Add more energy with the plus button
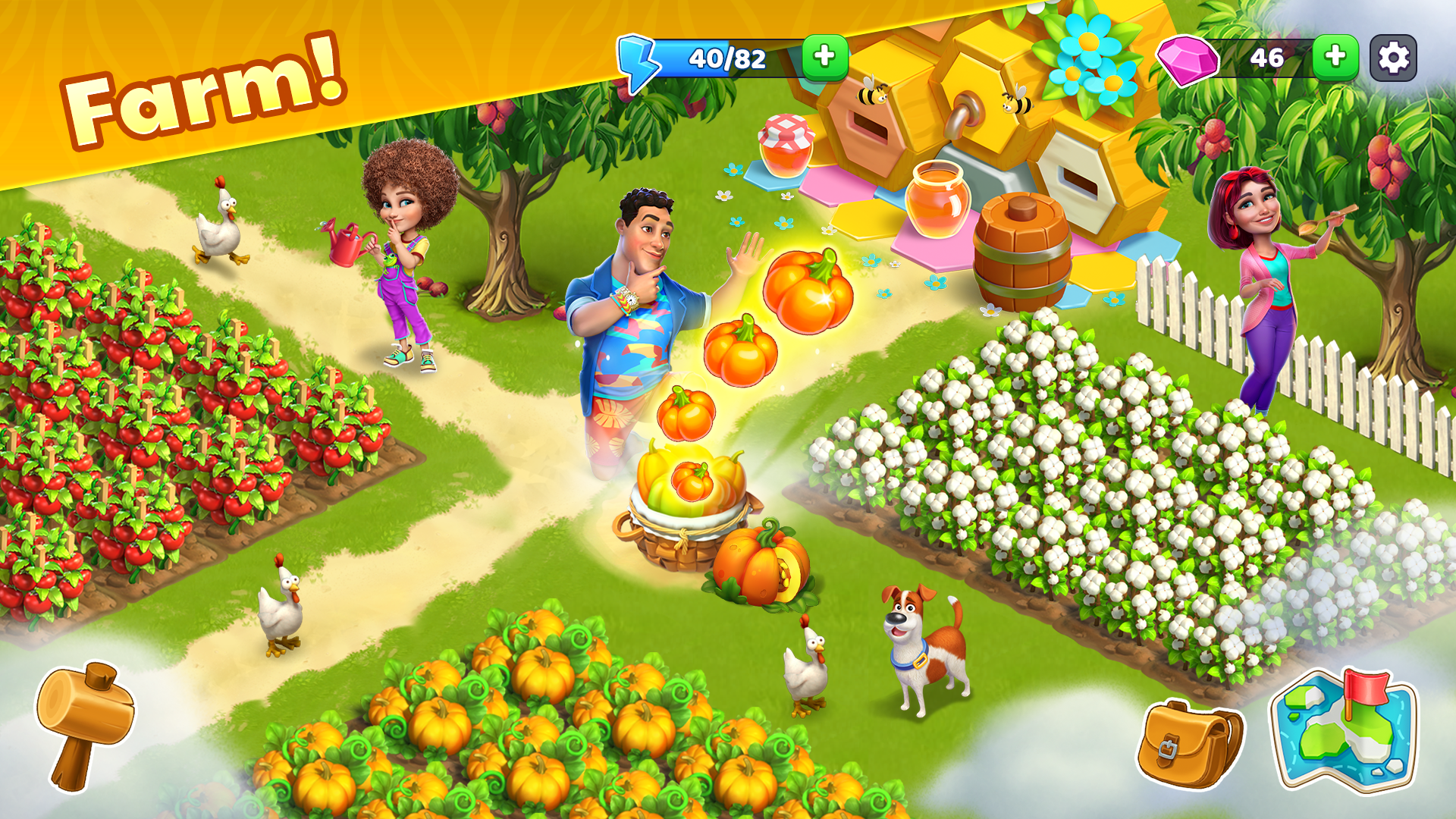Image resolution: width=1456 pixels, height=819 pixels. pyautogui.click(x=823, y=56)
